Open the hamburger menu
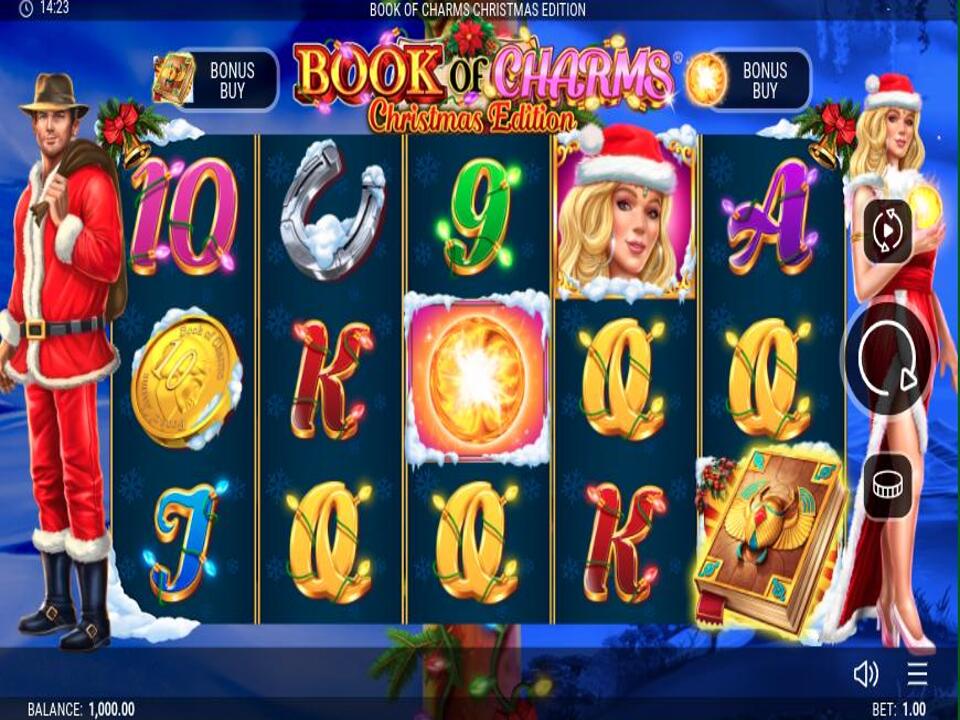 click(x=917, y=674)
